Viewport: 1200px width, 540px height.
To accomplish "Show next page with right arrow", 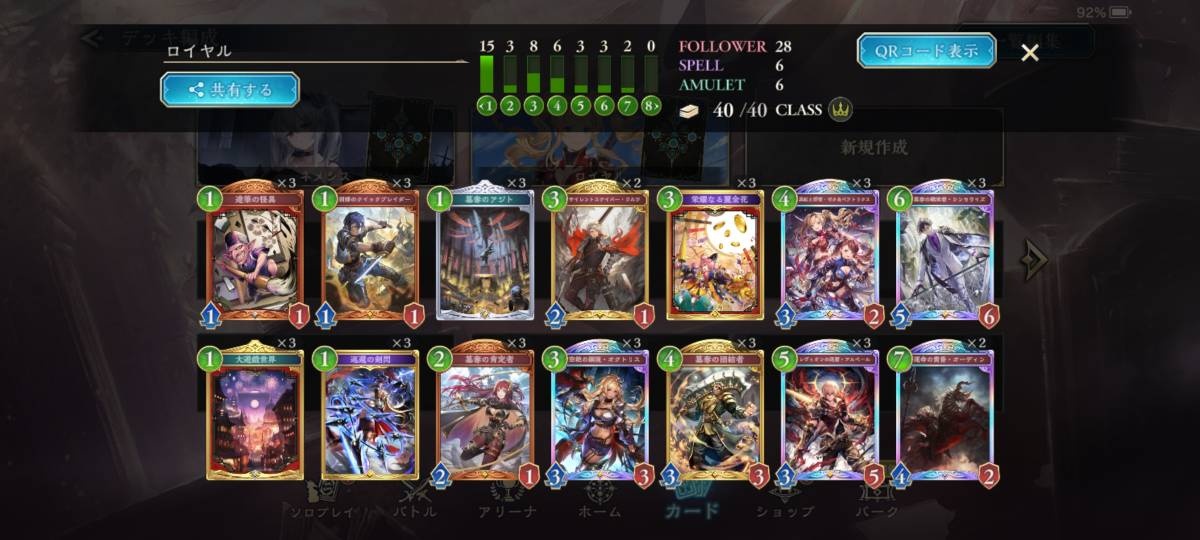I will 1034,260.
